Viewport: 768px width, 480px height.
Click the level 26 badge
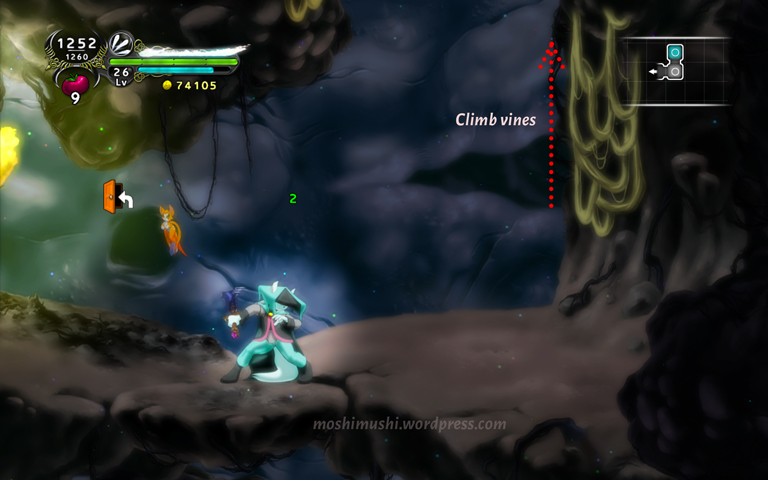pyautogui.click(x=121, y=75)
